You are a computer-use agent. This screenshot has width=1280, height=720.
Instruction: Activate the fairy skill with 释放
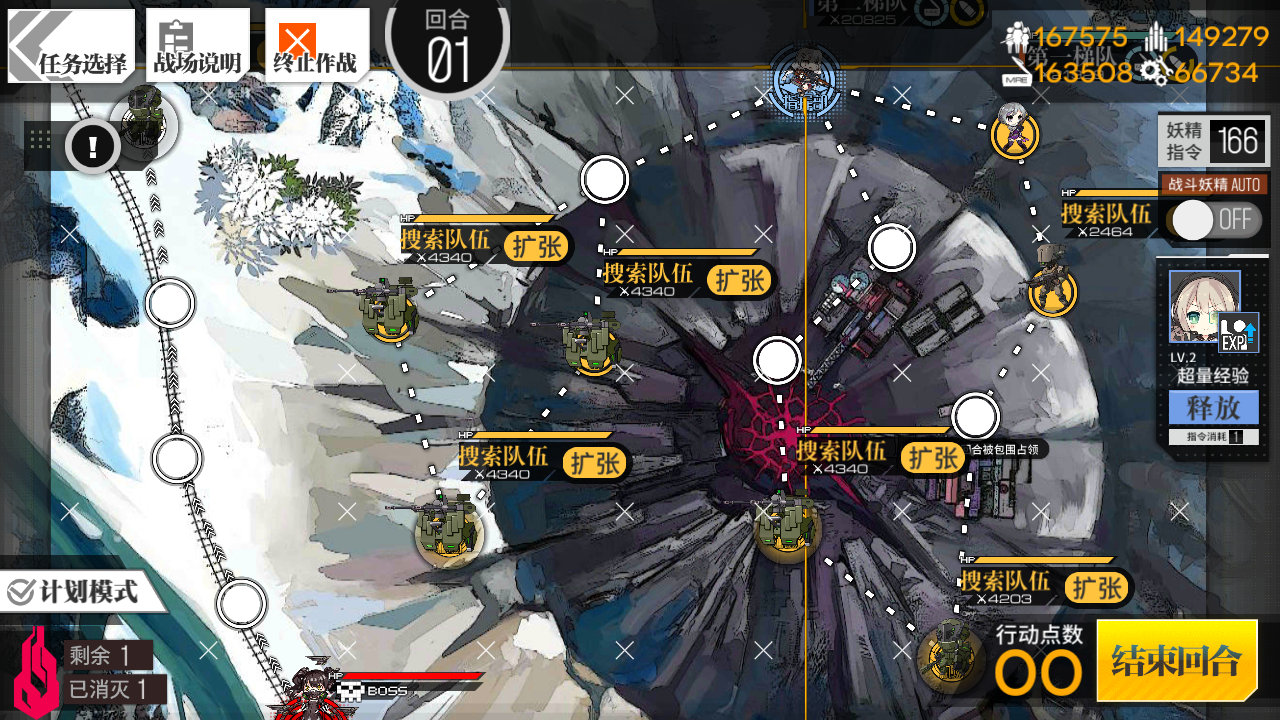pyautogui.click(x=1213, y=408)
